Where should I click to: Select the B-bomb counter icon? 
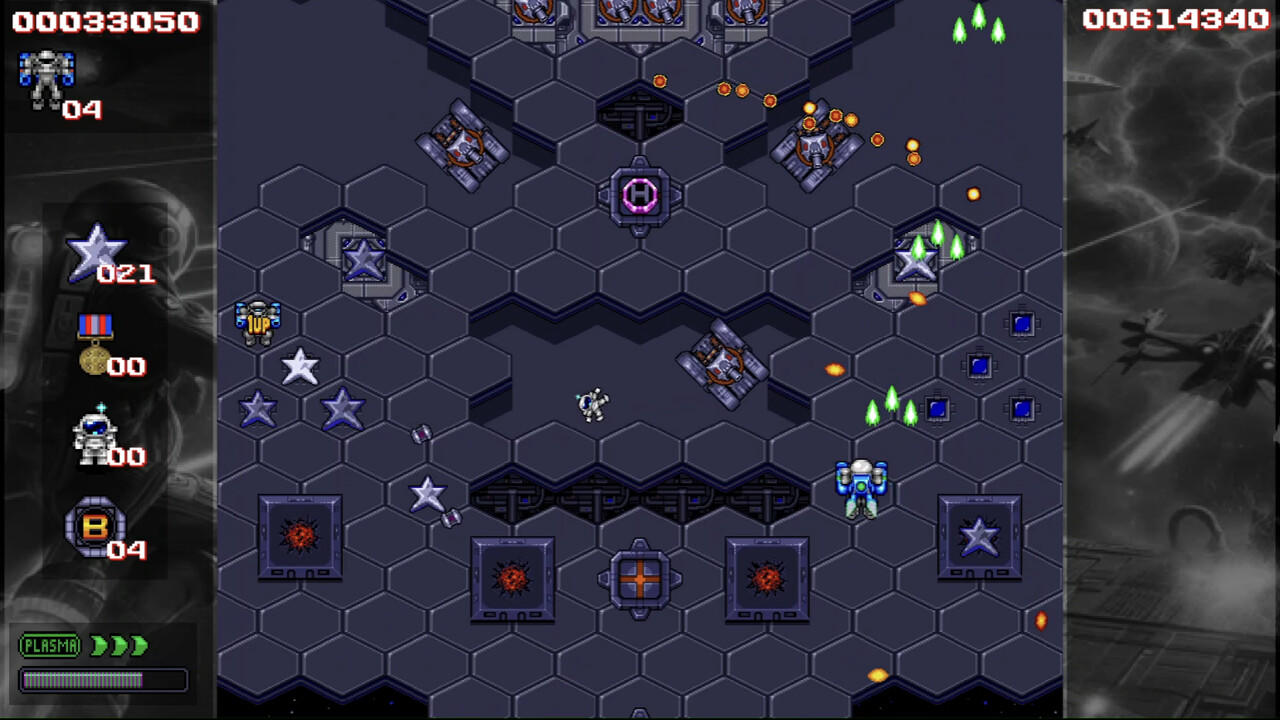point(97,527)
